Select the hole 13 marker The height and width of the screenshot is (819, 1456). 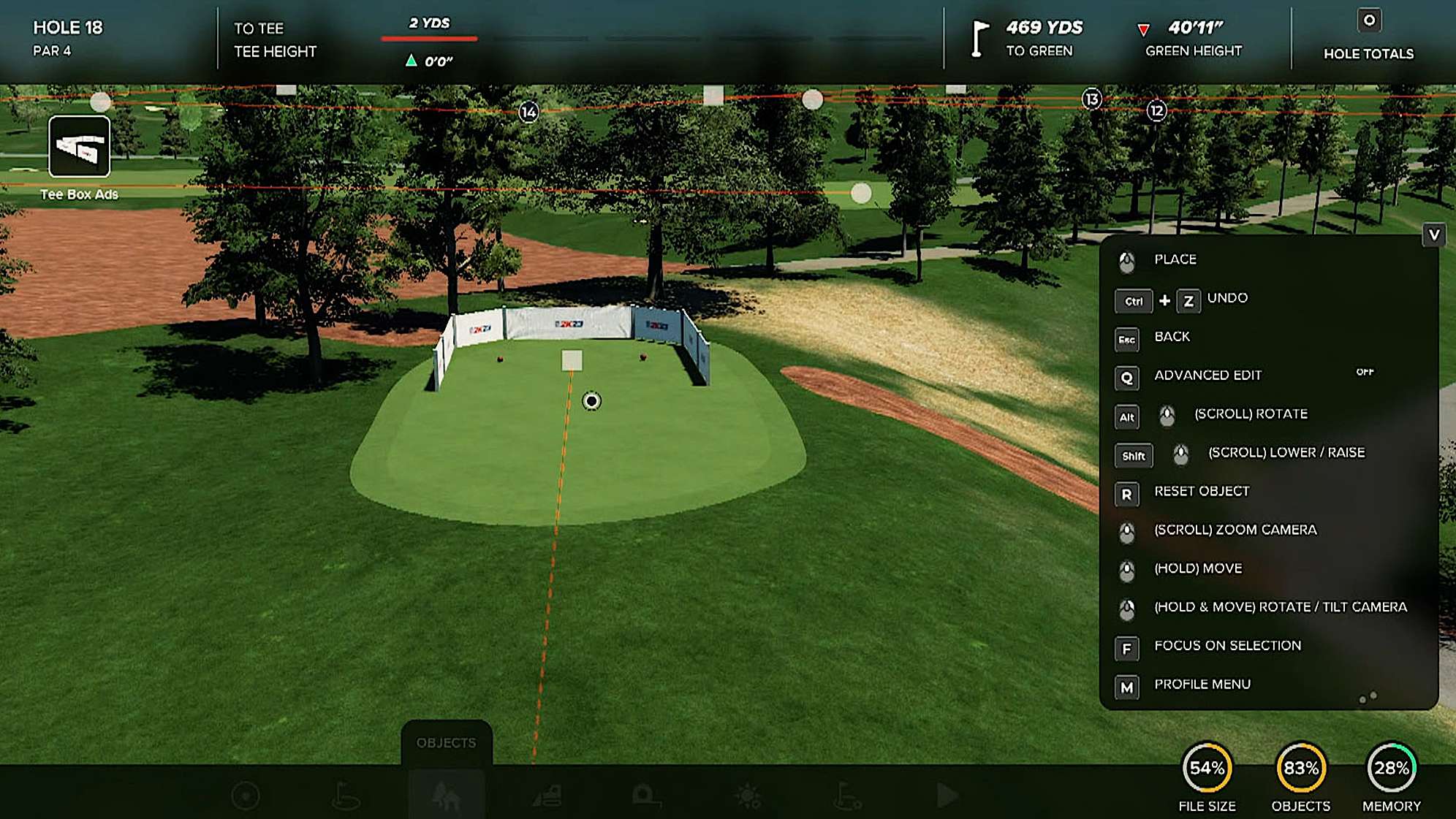[x=1091, y=99]
